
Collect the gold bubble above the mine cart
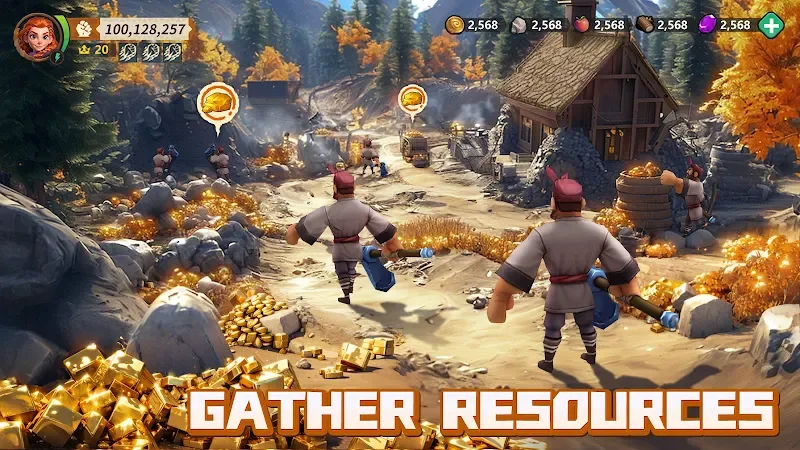click(412, 99)
